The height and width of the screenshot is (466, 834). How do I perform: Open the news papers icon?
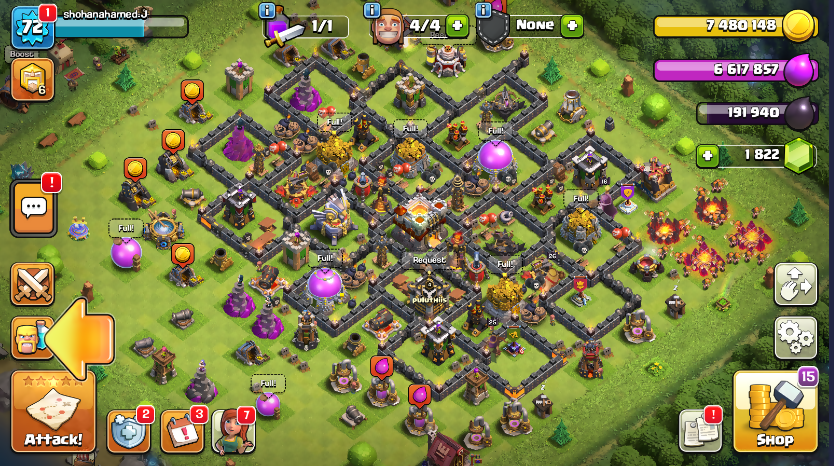[700, 430]
